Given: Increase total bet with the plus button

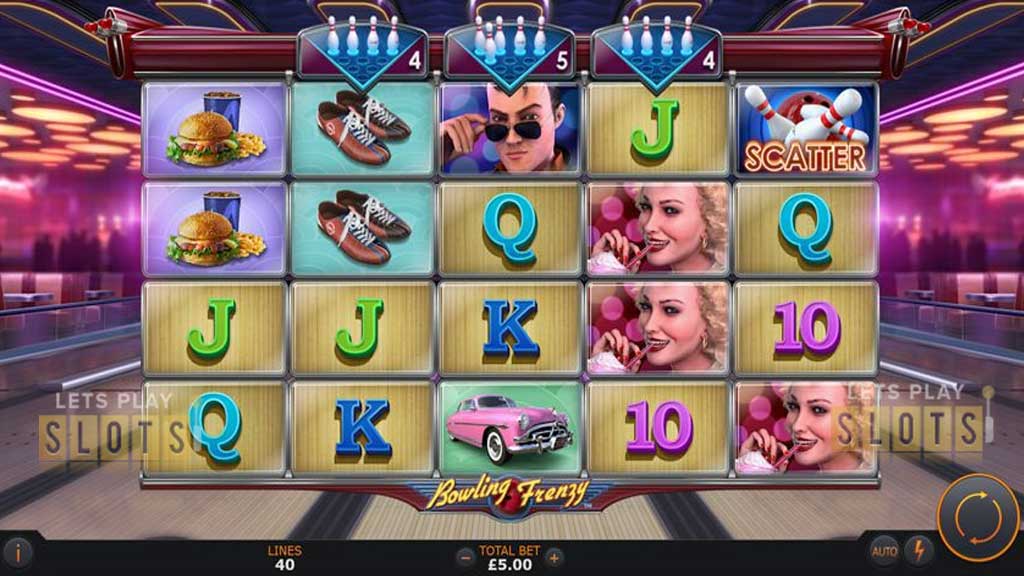Looking at the screenshot, I should point(554,557).
